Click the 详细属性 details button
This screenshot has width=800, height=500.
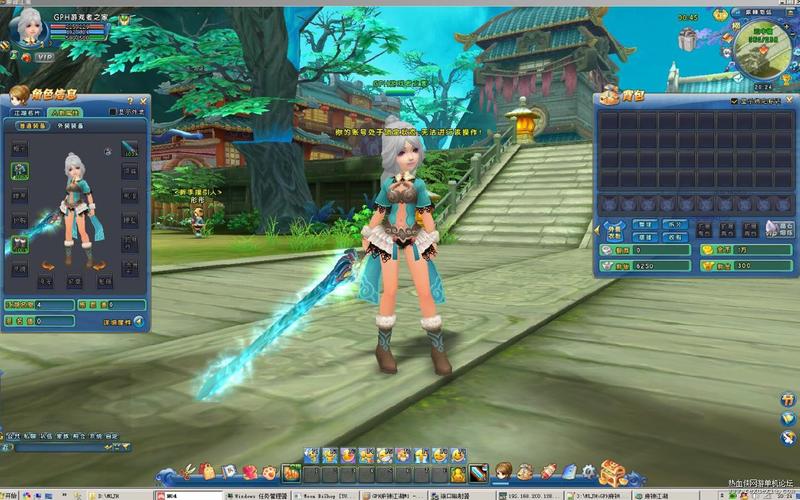click(x=123, y=322)
